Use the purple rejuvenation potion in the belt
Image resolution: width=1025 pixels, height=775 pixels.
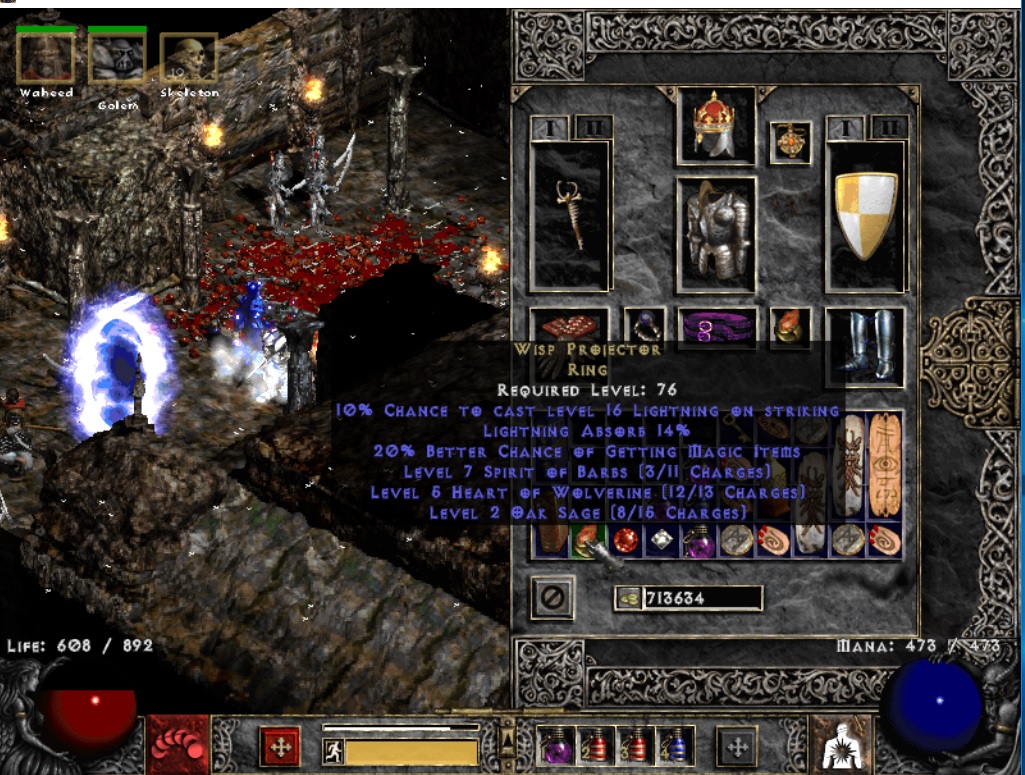click(x=556, y=746)
